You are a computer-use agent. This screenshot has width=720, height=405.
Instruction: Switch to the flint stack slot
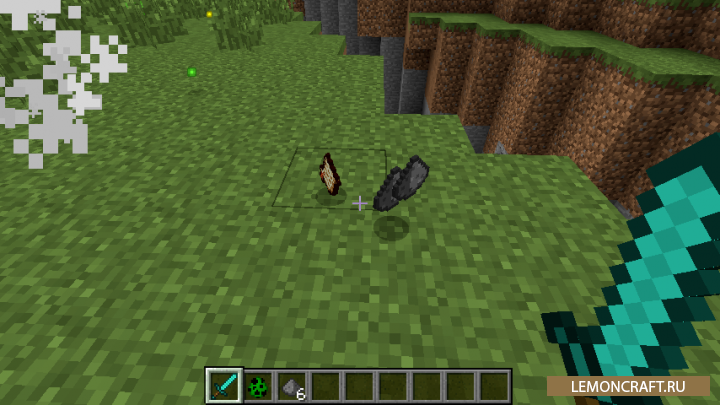click(x=292, y=385)
